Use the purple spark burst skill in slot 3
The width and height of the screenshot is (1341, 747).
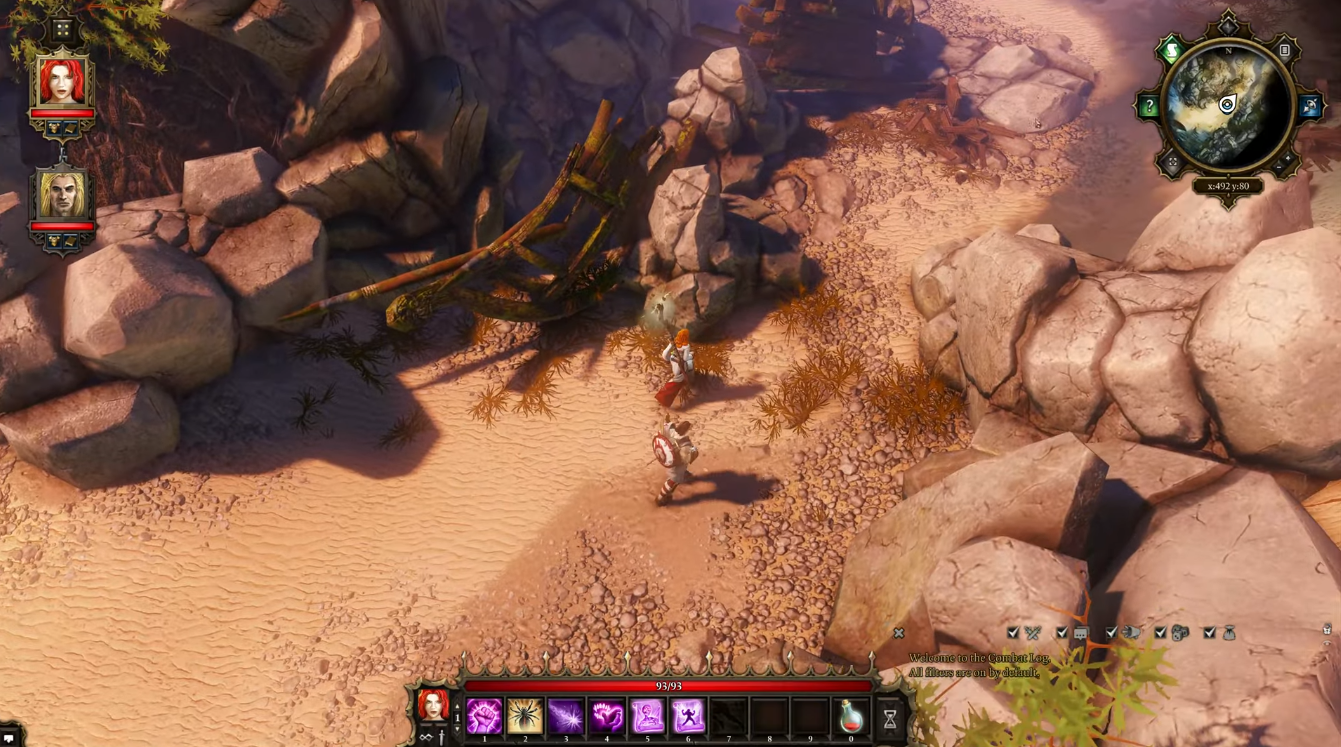point(566,716)
